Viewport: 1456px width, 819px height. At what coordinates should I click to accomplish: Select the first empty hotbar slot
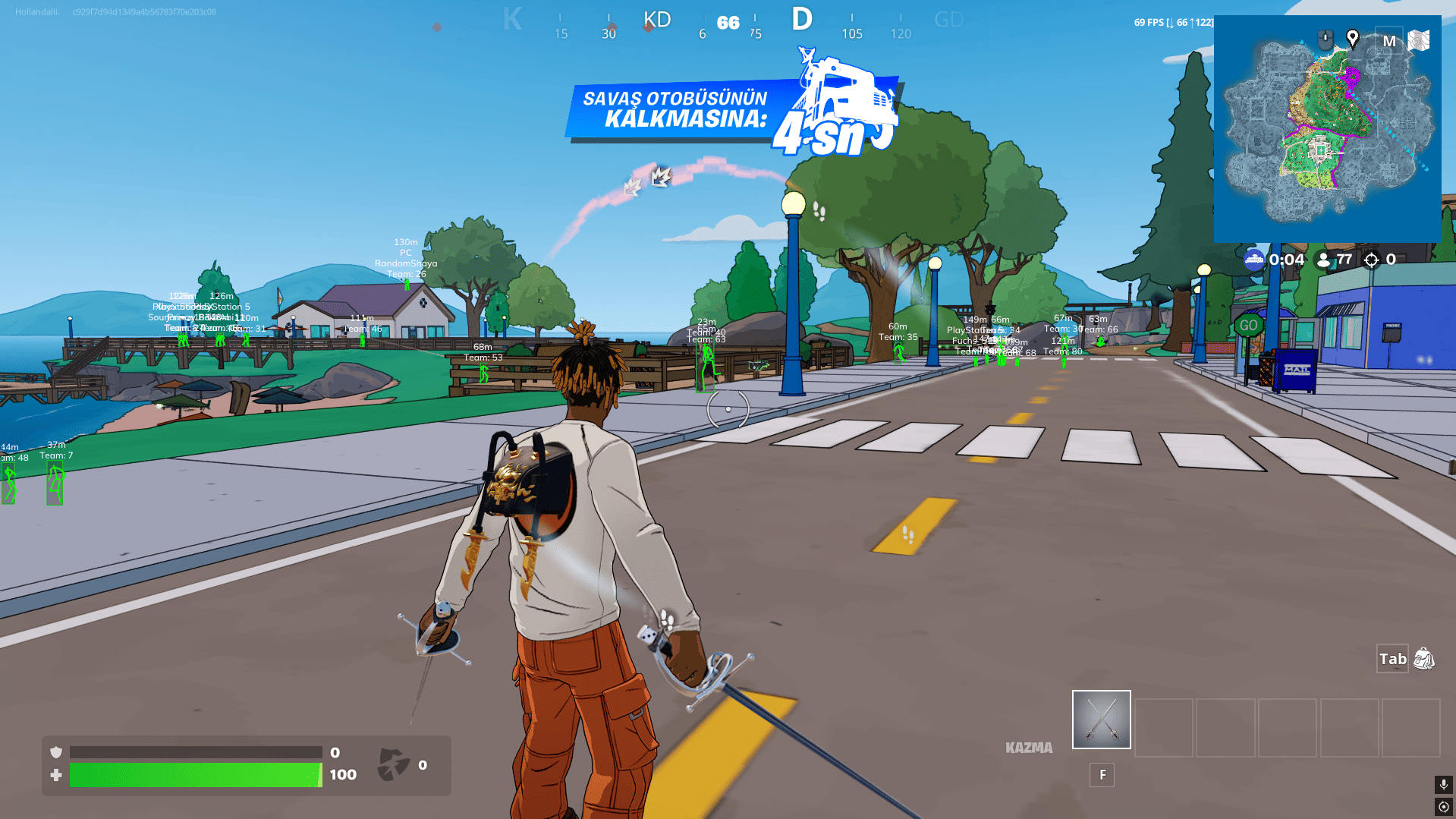[1163, 727]
